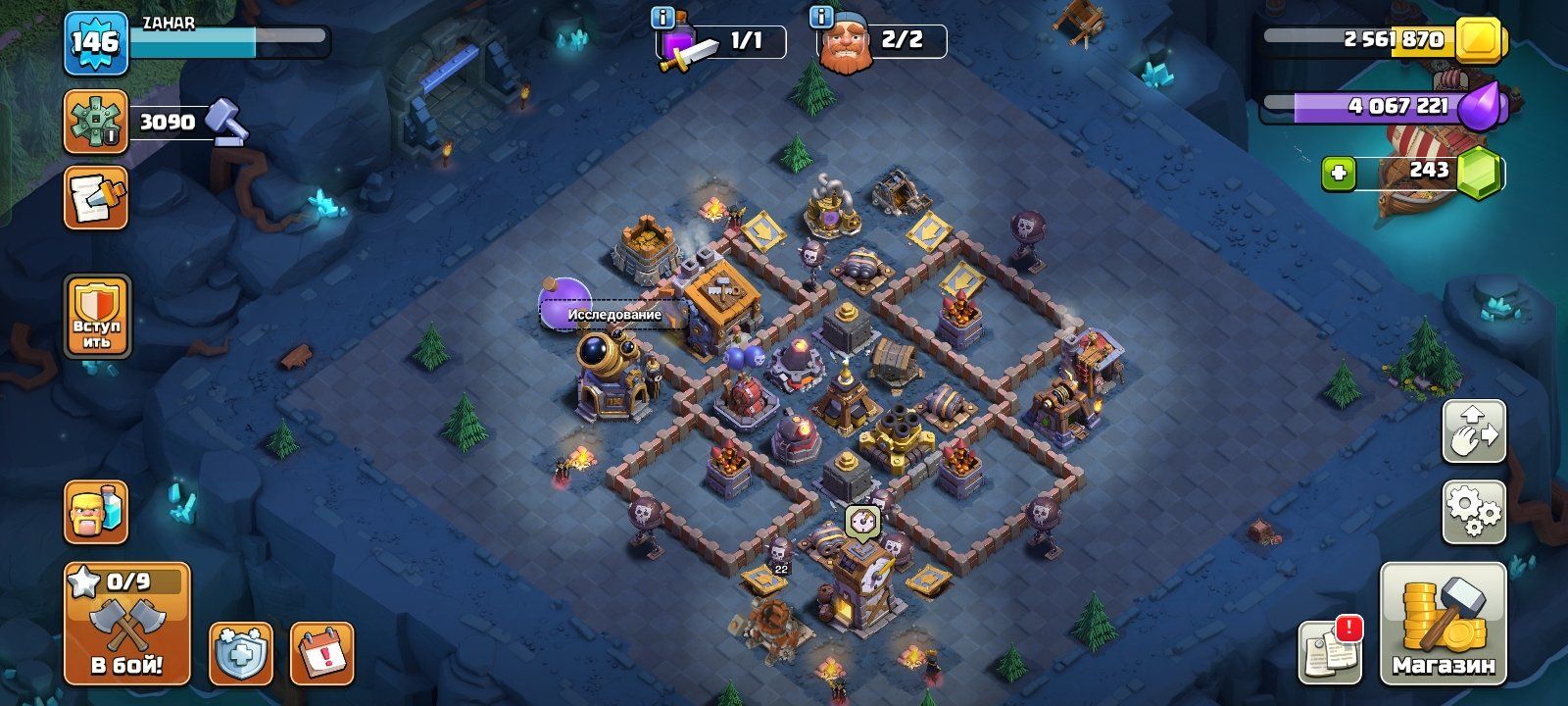Screen dimensions: 1568x706
Task: Start a battle with В бой! button
Action: [127, 624]
